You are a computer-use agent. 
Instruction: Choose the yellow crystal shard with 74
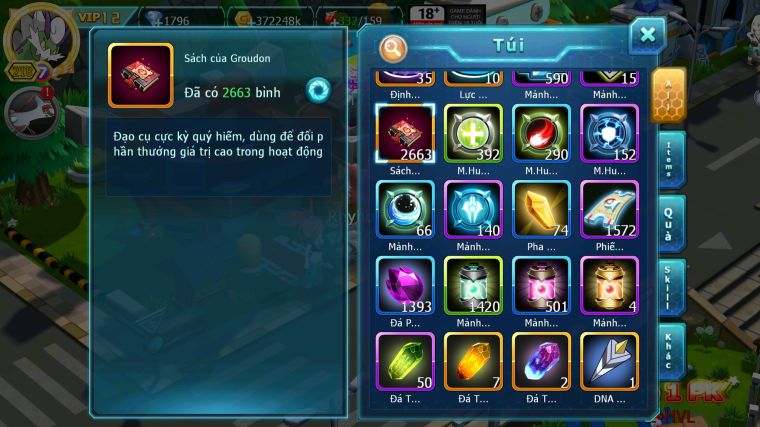point(541,209)
